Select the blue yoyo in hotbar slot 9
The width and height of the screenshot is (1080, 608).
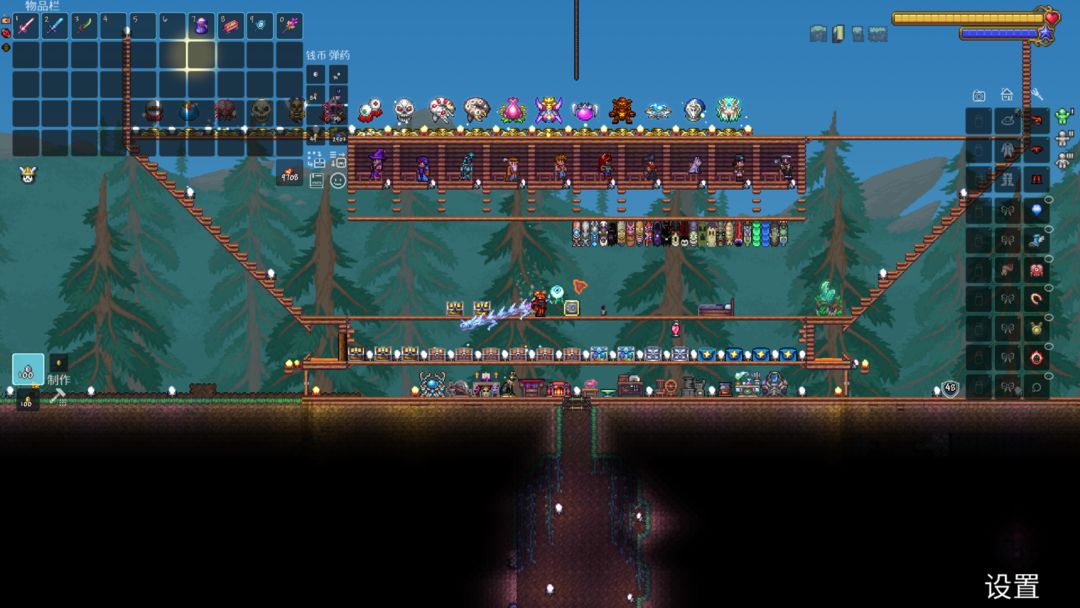[x=260, y=26]
